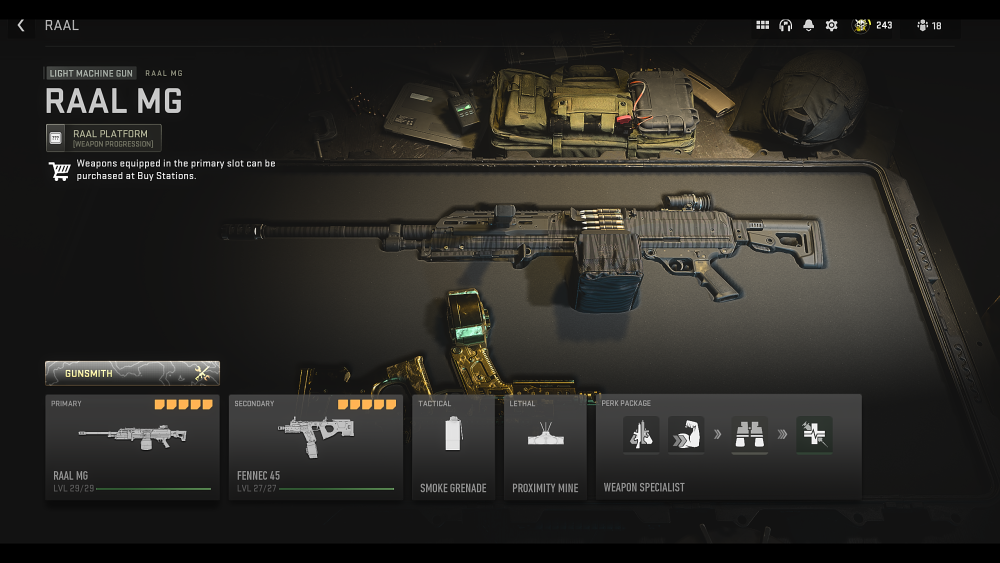1000x563 pixels.
Task: Open the social party icon
Action: (929, 25)
